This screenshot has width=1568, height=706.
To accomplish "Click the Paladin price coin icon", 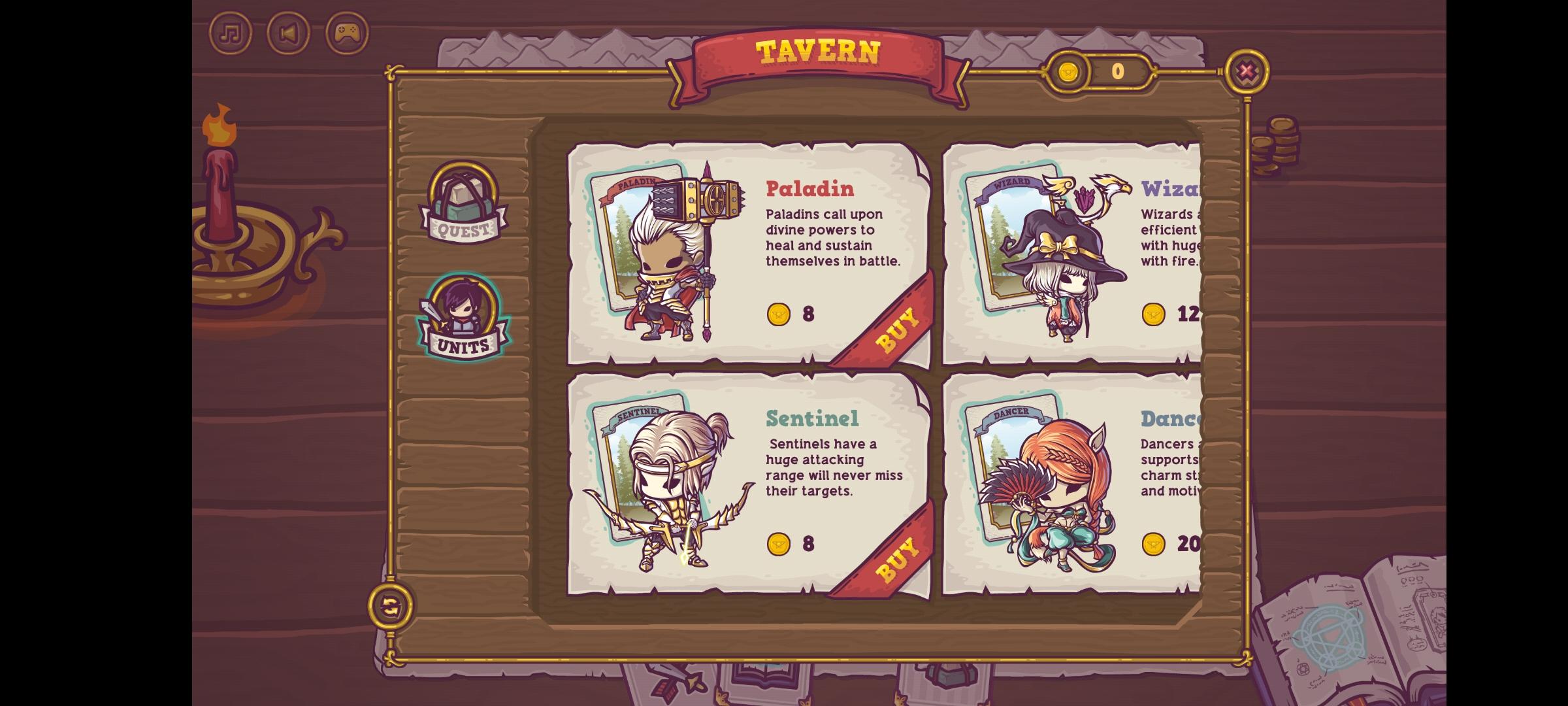I will (x=777, y=314).
